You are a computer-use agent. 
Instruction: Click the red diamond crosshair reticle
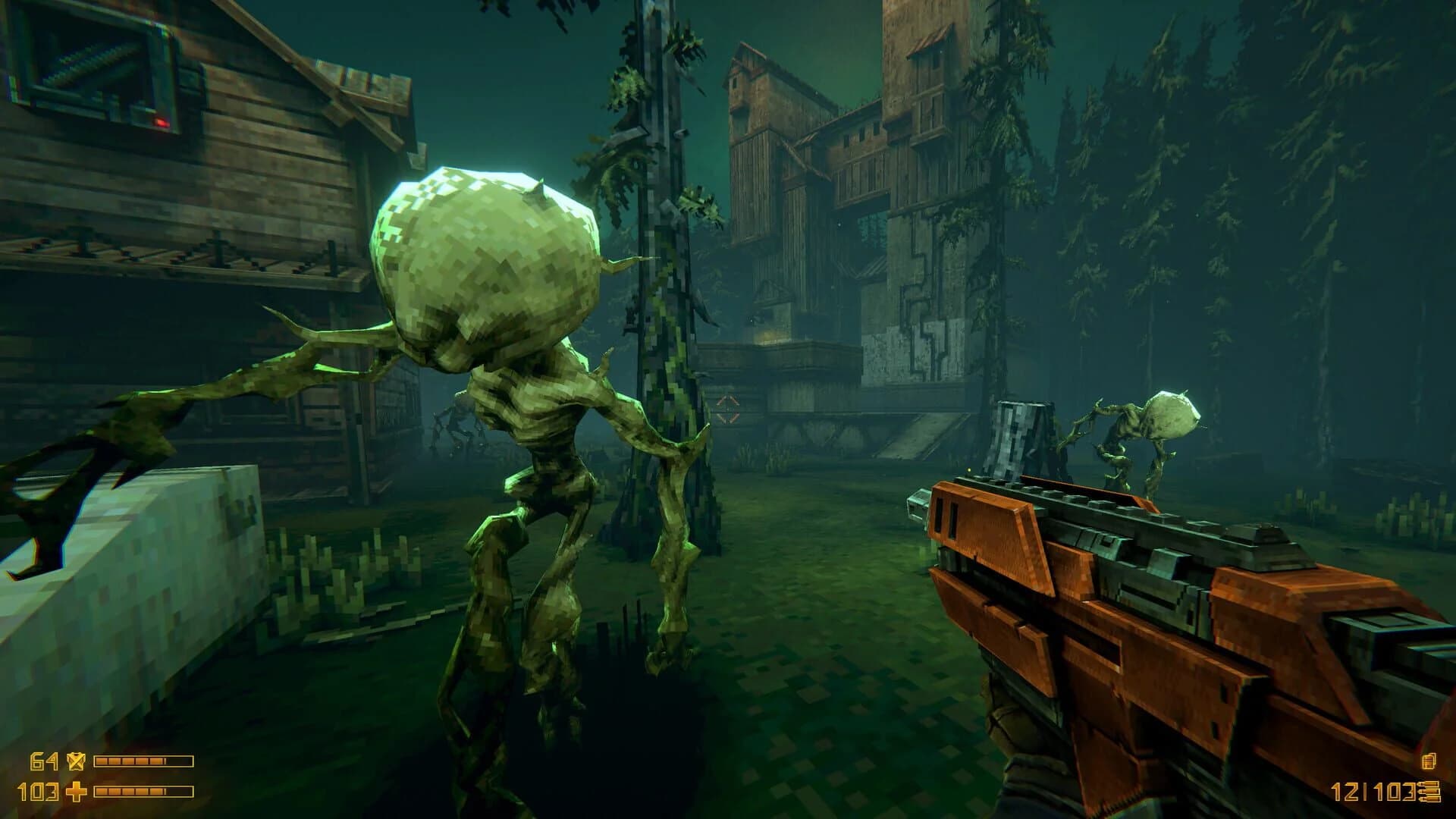726,408
